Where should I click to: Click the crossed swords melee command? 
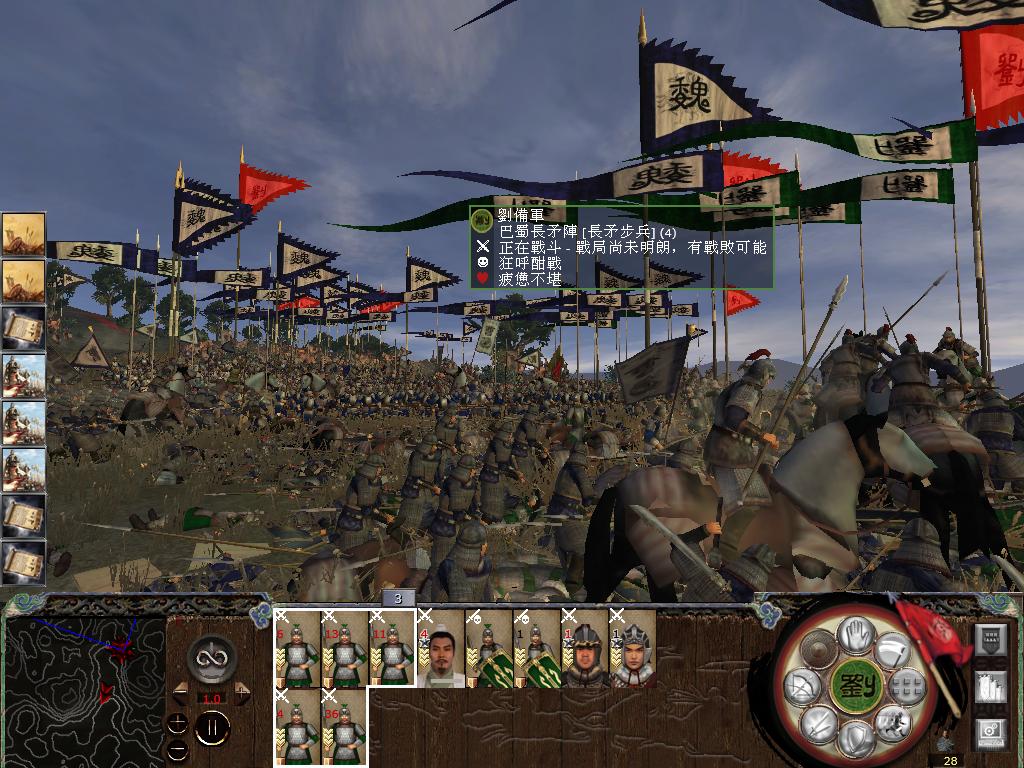coord(817,722)
